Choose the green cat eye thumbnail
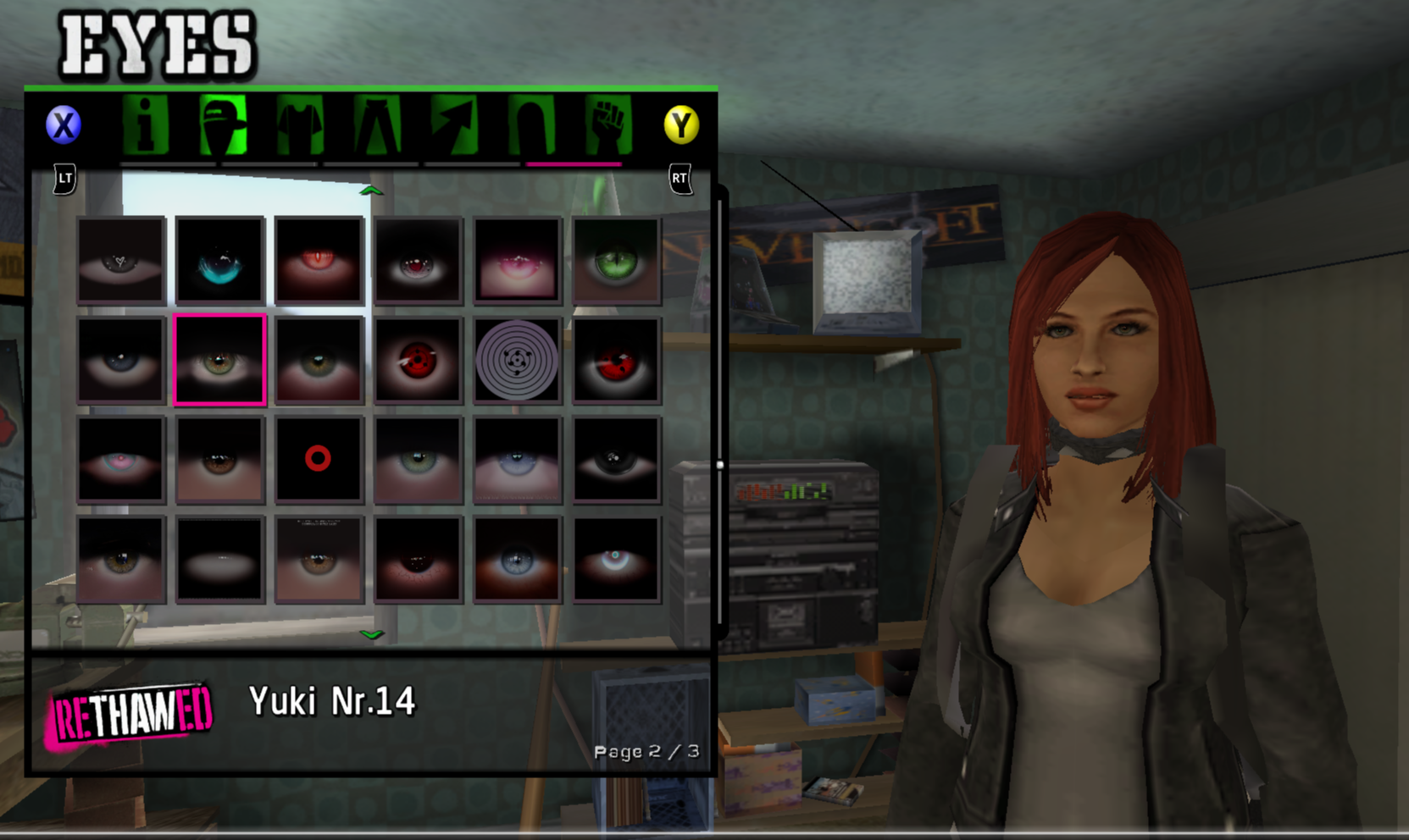This screenshot has height=840, width=1409. [x=616, y=260]
